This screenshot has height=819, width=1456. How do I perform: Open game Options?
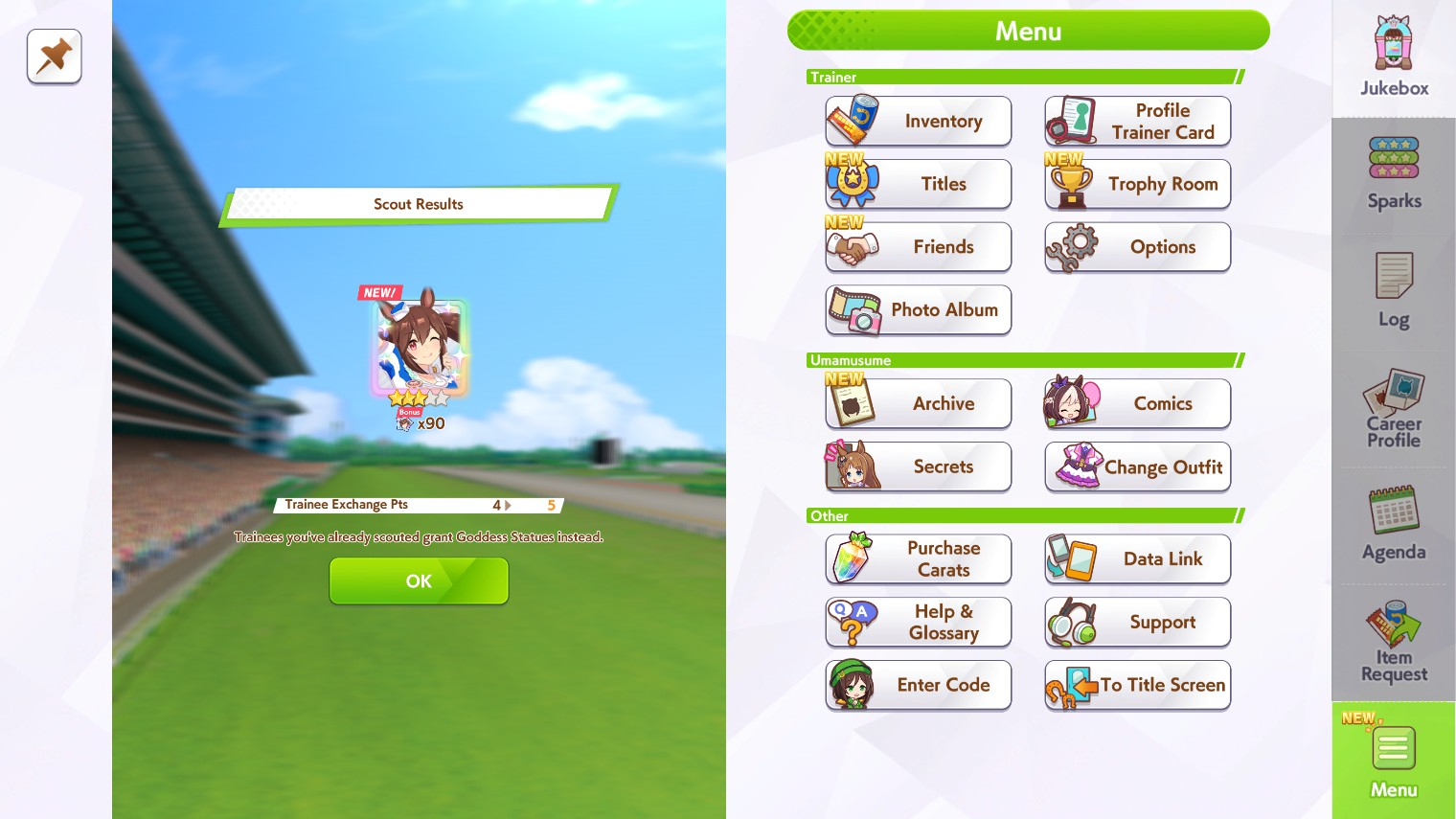coord(1137,247)
